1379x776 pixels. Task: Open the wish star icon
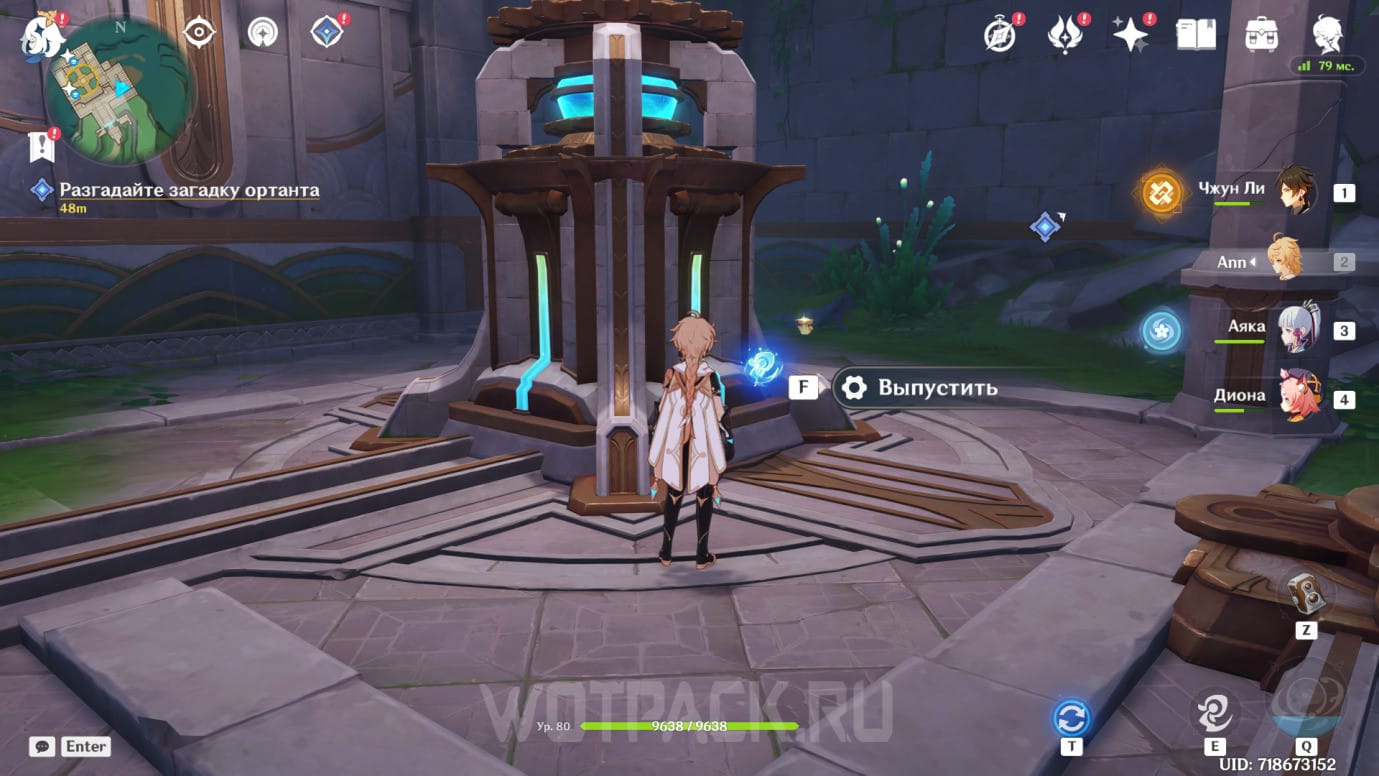1131,35
